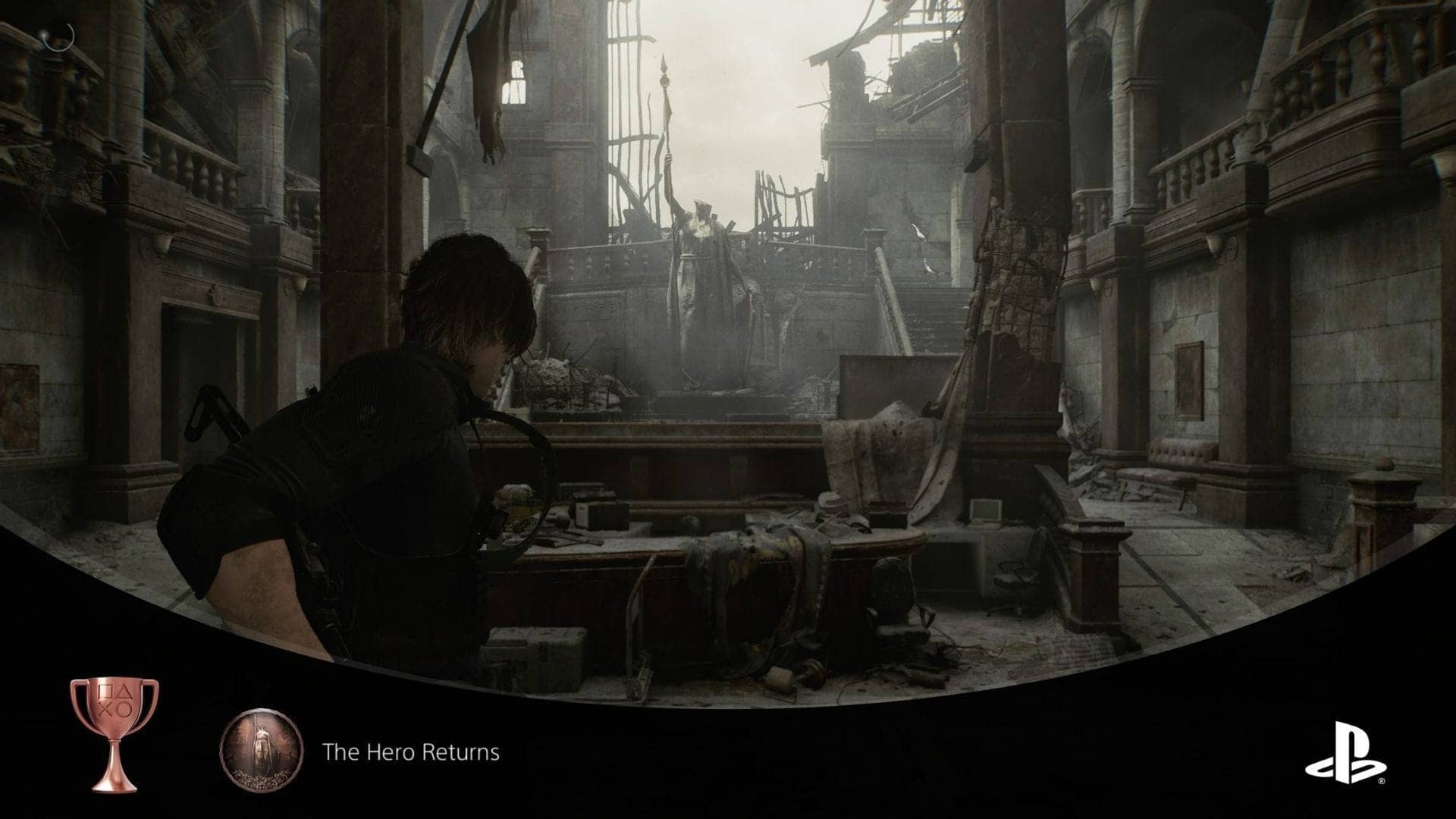Select "The Hero Returns" trophy title
This screenshot has height=819, width=1456.
click(410, 752)
